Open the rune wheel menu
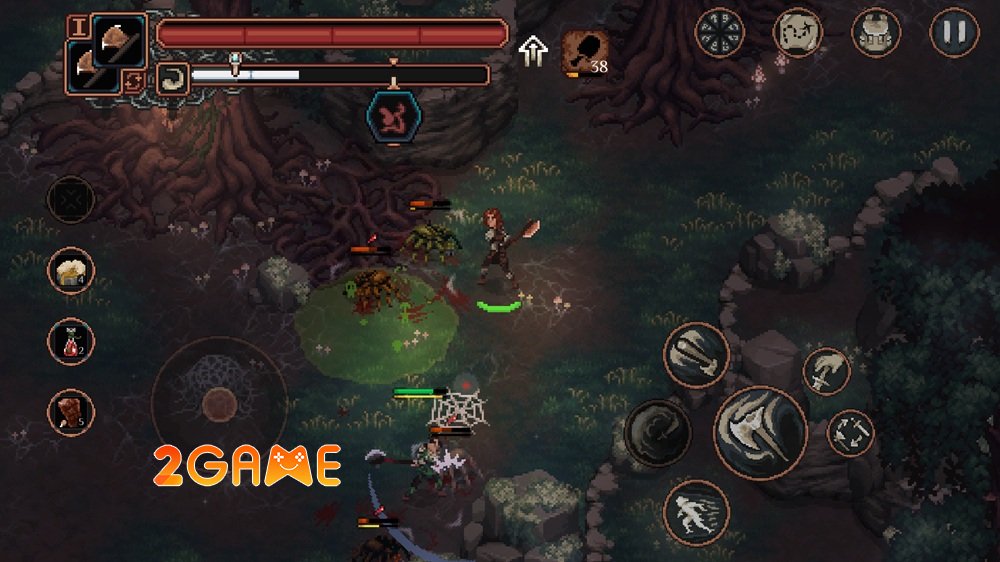 (x=719, y=33)
